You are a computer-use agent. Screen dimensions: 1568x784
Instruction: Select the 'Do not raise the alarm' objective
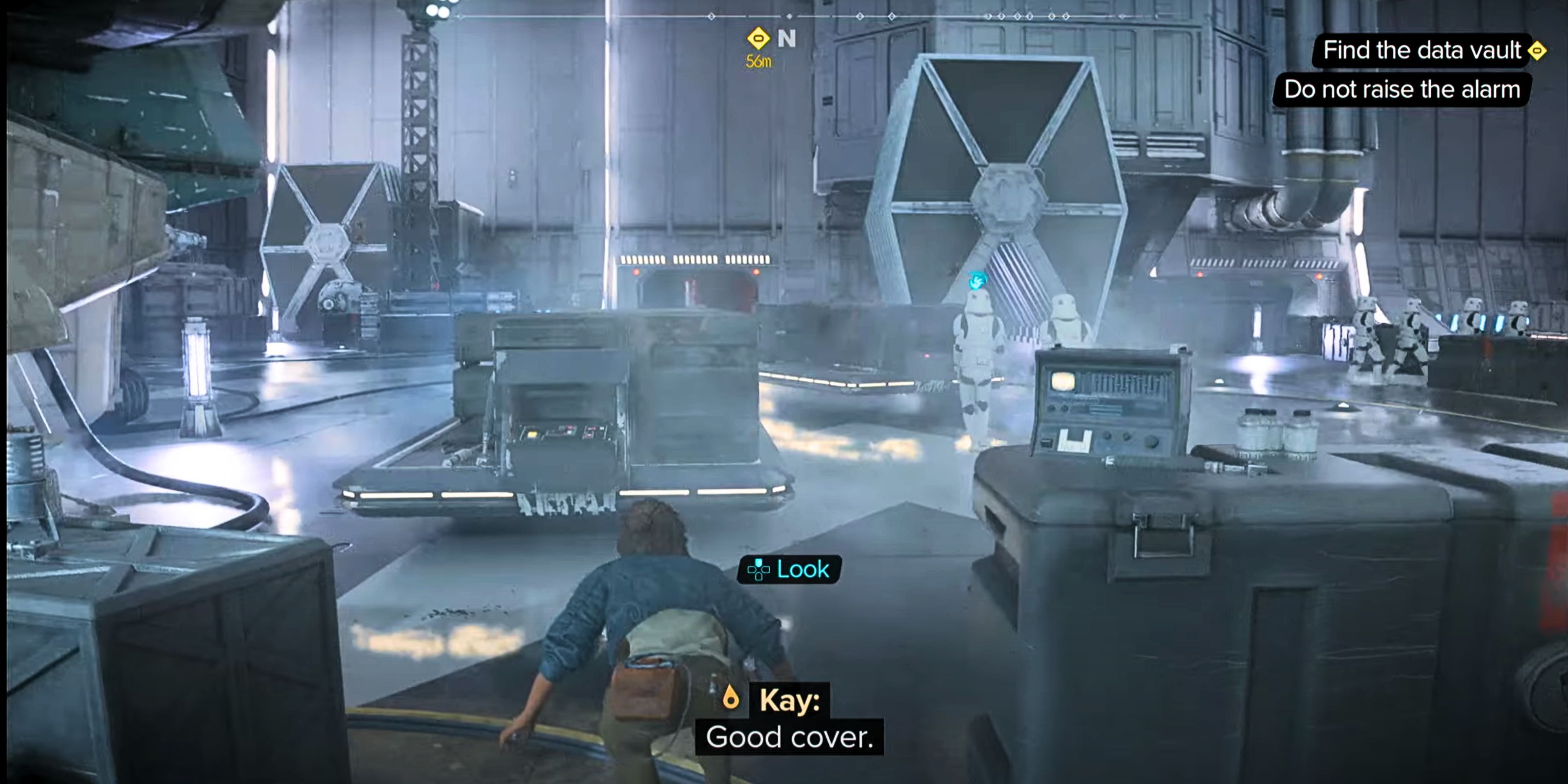tap(1401, 89)
